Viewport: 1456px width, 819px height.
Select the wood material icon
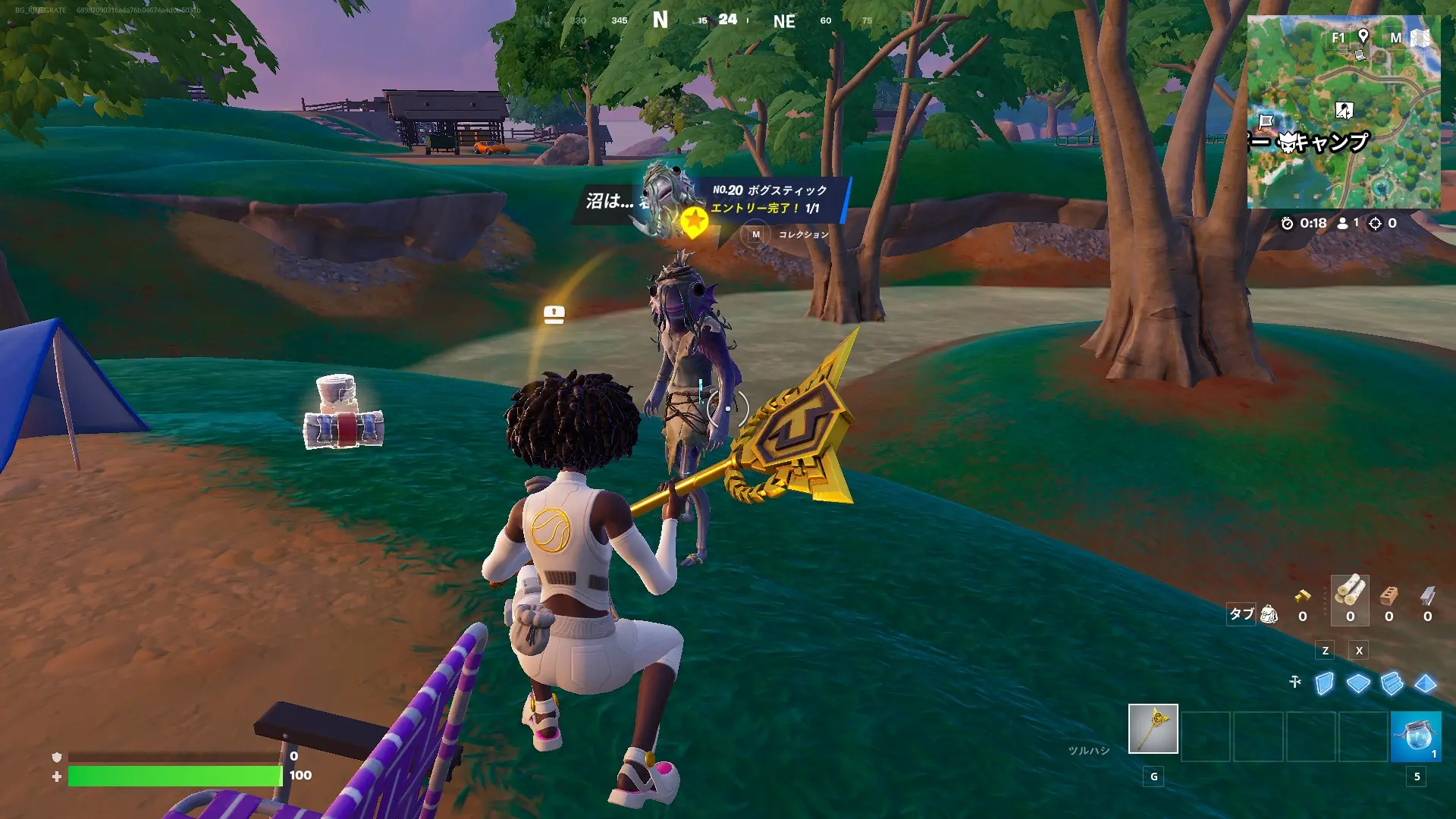click(x=1350, y=591)
